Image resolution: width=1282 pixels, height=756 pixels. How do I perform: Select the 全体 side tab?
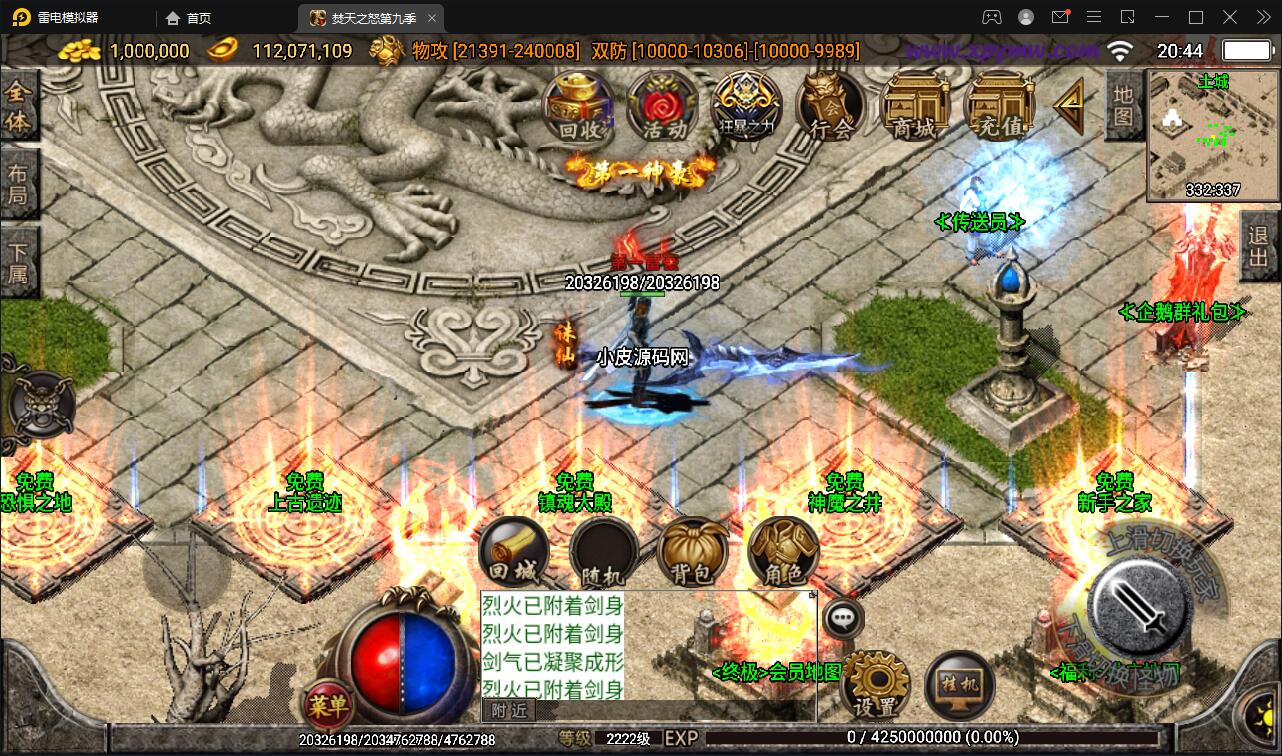point(19,107)
